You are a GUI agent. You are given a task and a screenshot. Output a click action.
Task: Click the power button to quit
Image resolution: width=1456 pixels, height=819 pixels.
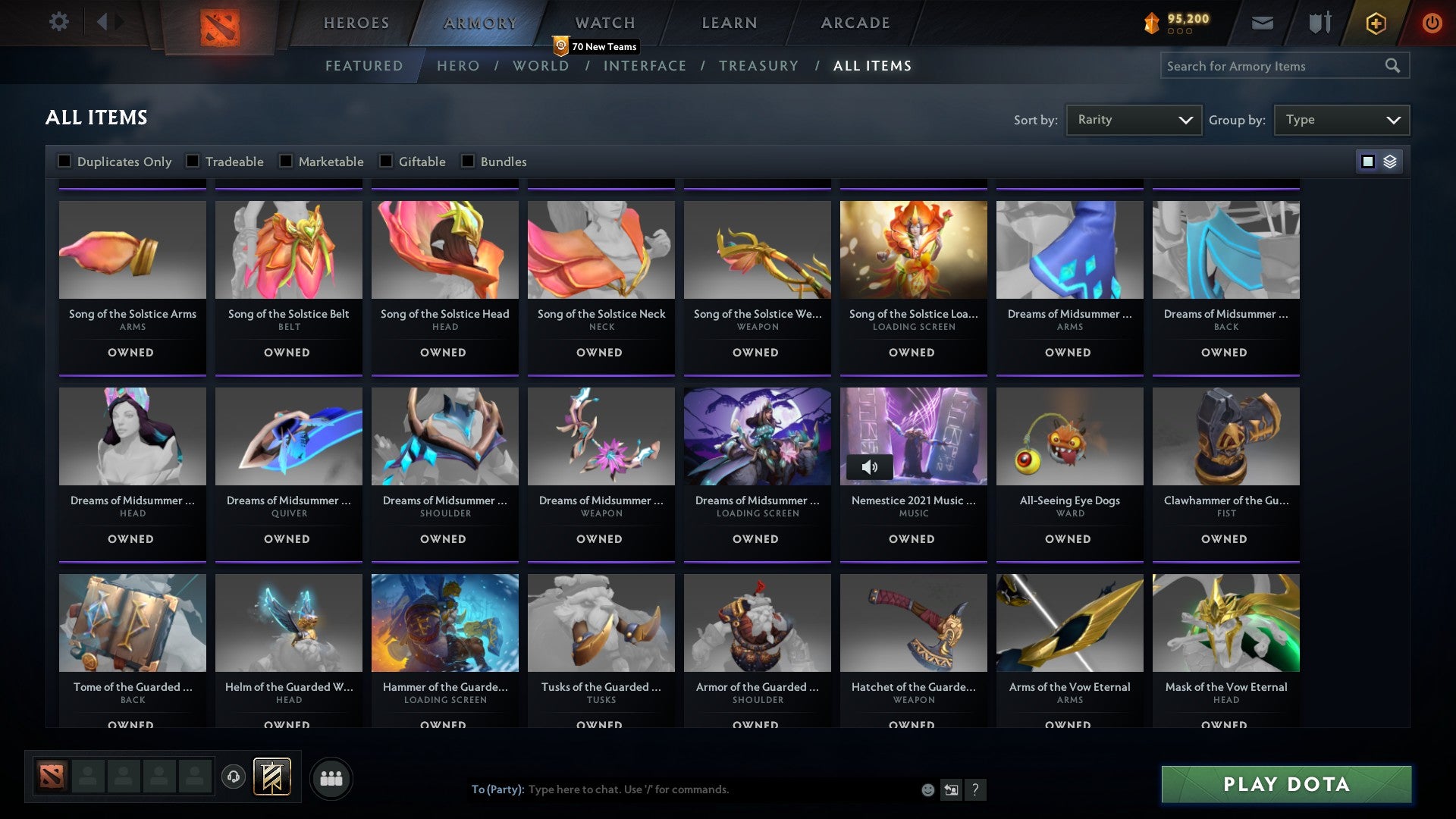pyautogui.click(x=1432, y=23)
